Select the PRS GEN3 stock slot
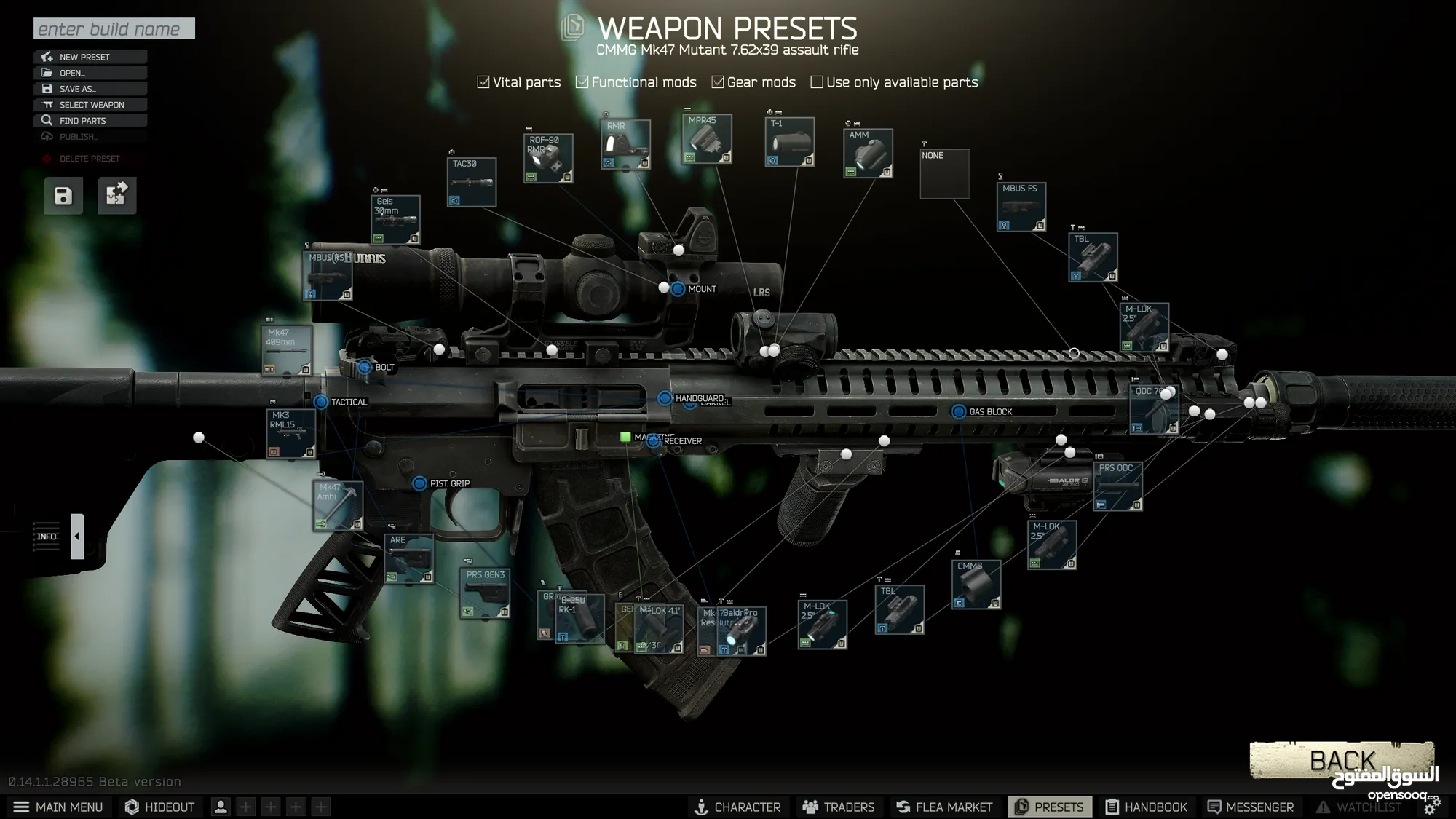1456x819 pixels. [485, 594]
